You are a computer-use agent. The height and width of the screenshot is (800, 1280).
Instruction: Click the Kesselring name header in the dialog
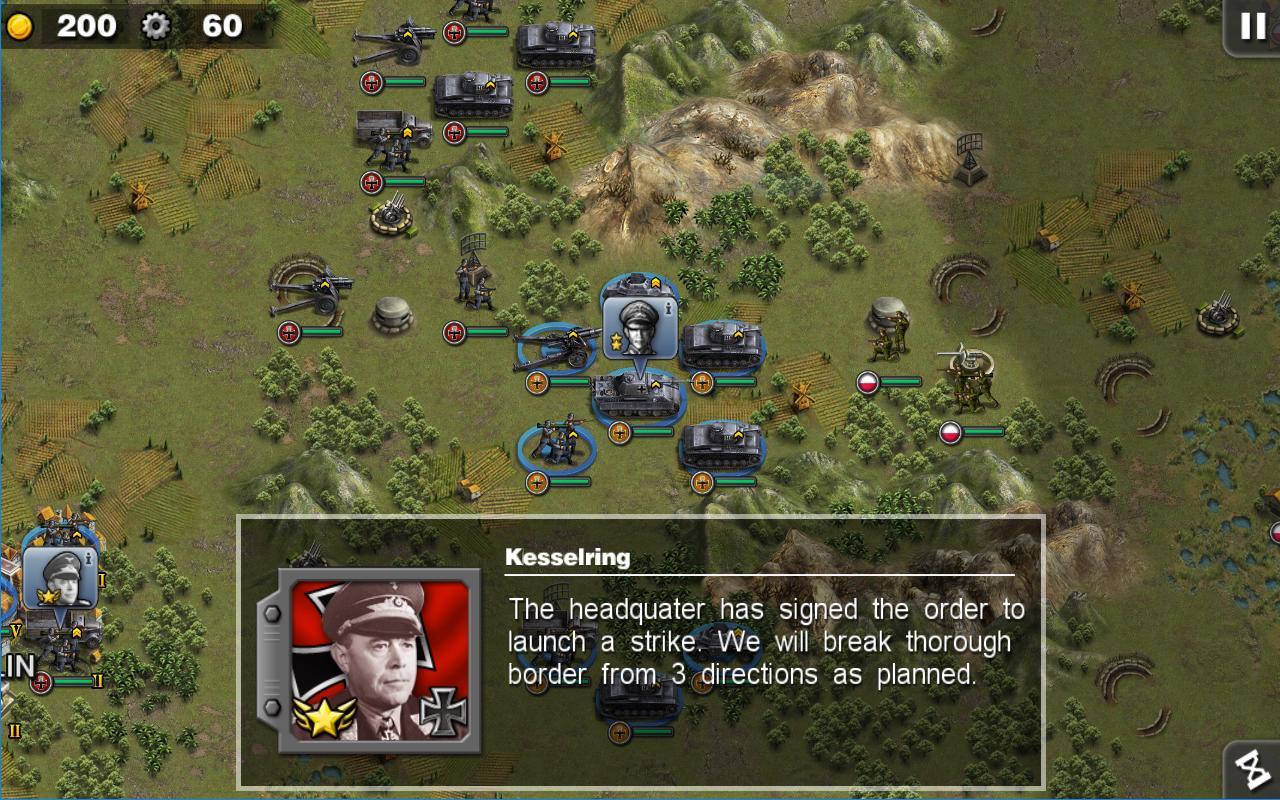(567, 558)
